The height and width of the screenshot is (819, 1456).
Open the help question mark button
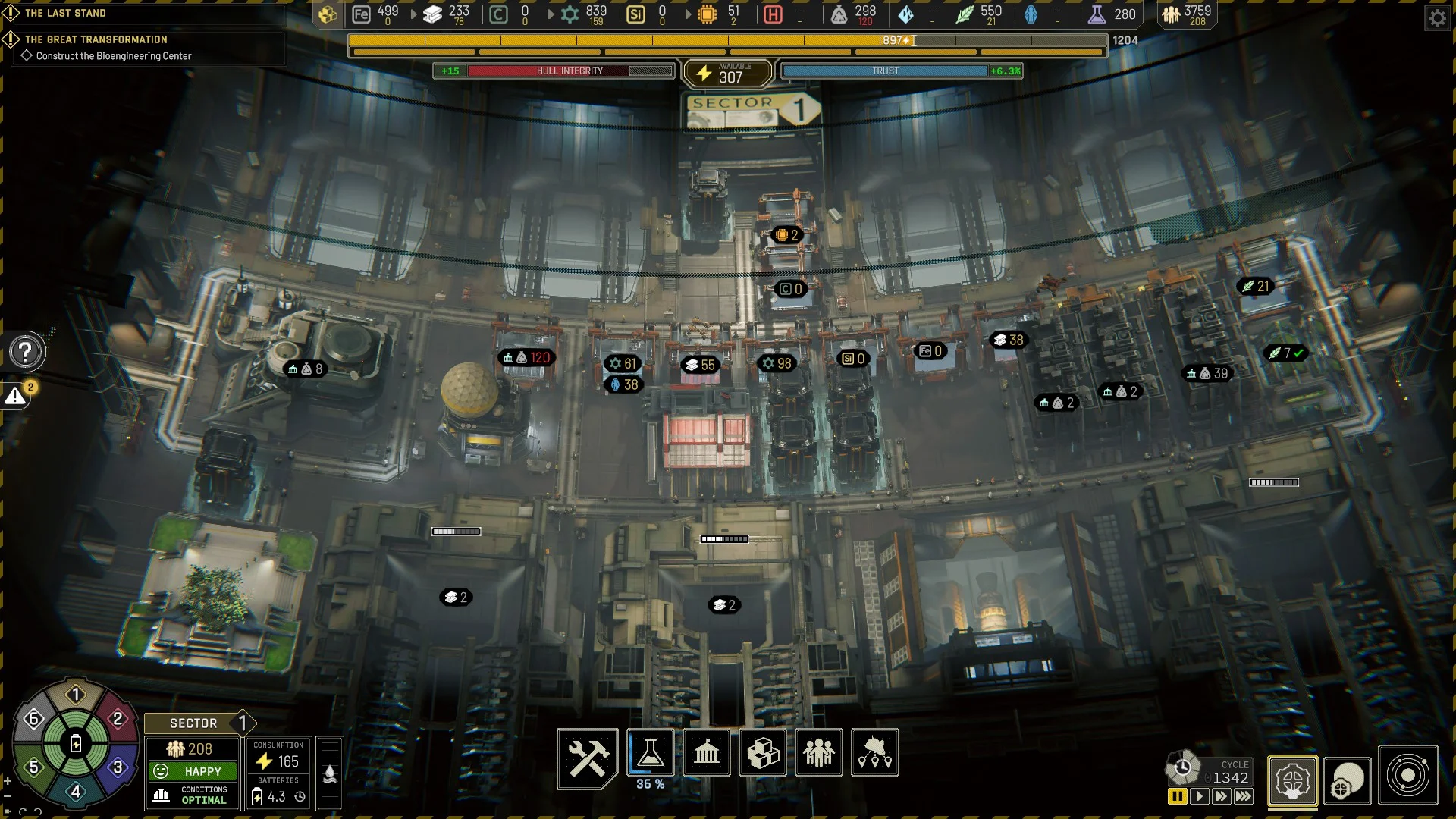[26, 352]
